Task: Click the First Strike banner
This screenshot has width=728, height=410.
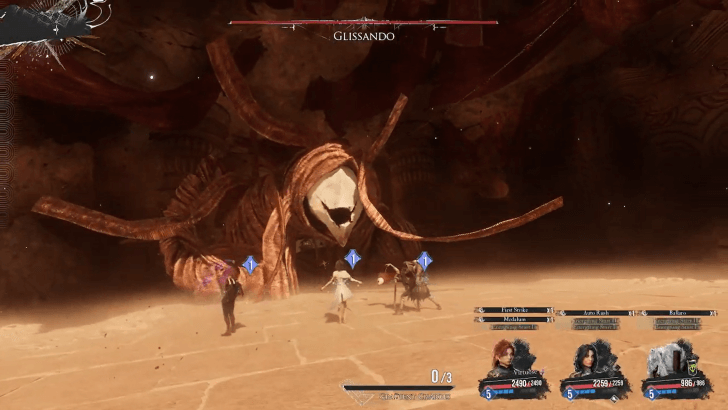Action: pos(514,311)
